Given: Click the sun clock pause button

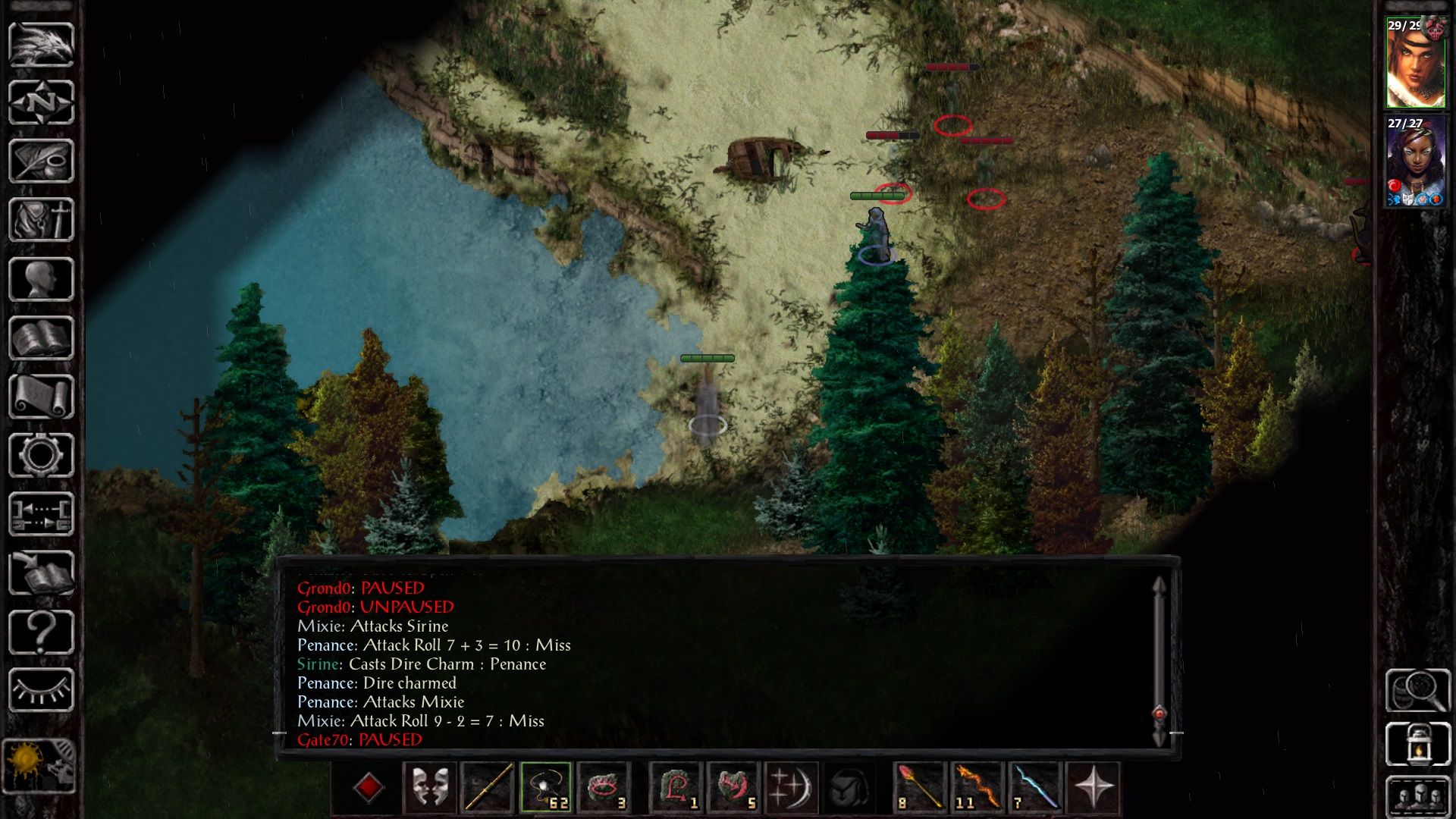Looking at the screenshot, I should 39,766.
